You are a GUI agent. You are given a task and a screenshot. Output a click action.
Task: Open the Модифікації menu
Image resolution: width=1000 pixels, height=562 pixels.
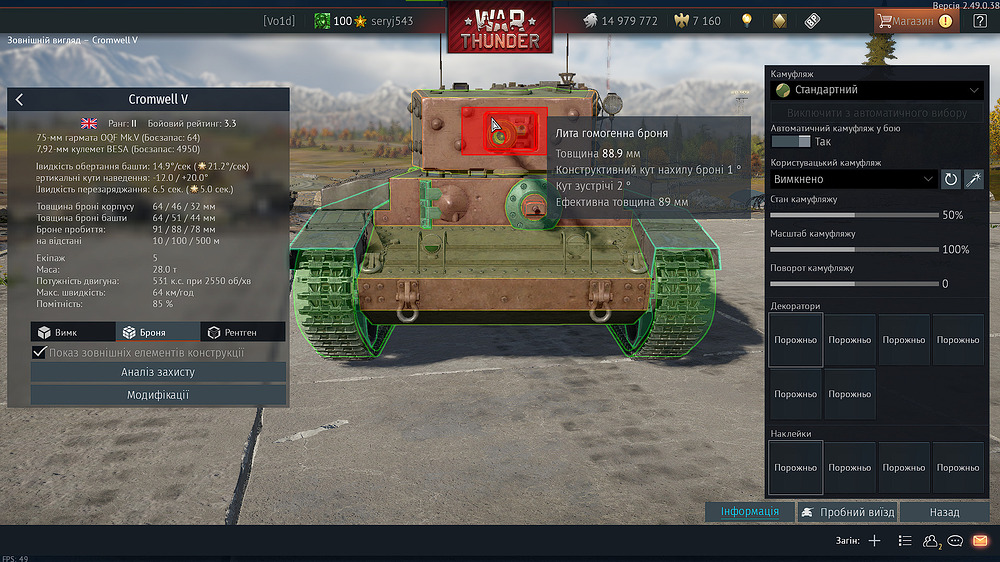click(x=158, y=395)
